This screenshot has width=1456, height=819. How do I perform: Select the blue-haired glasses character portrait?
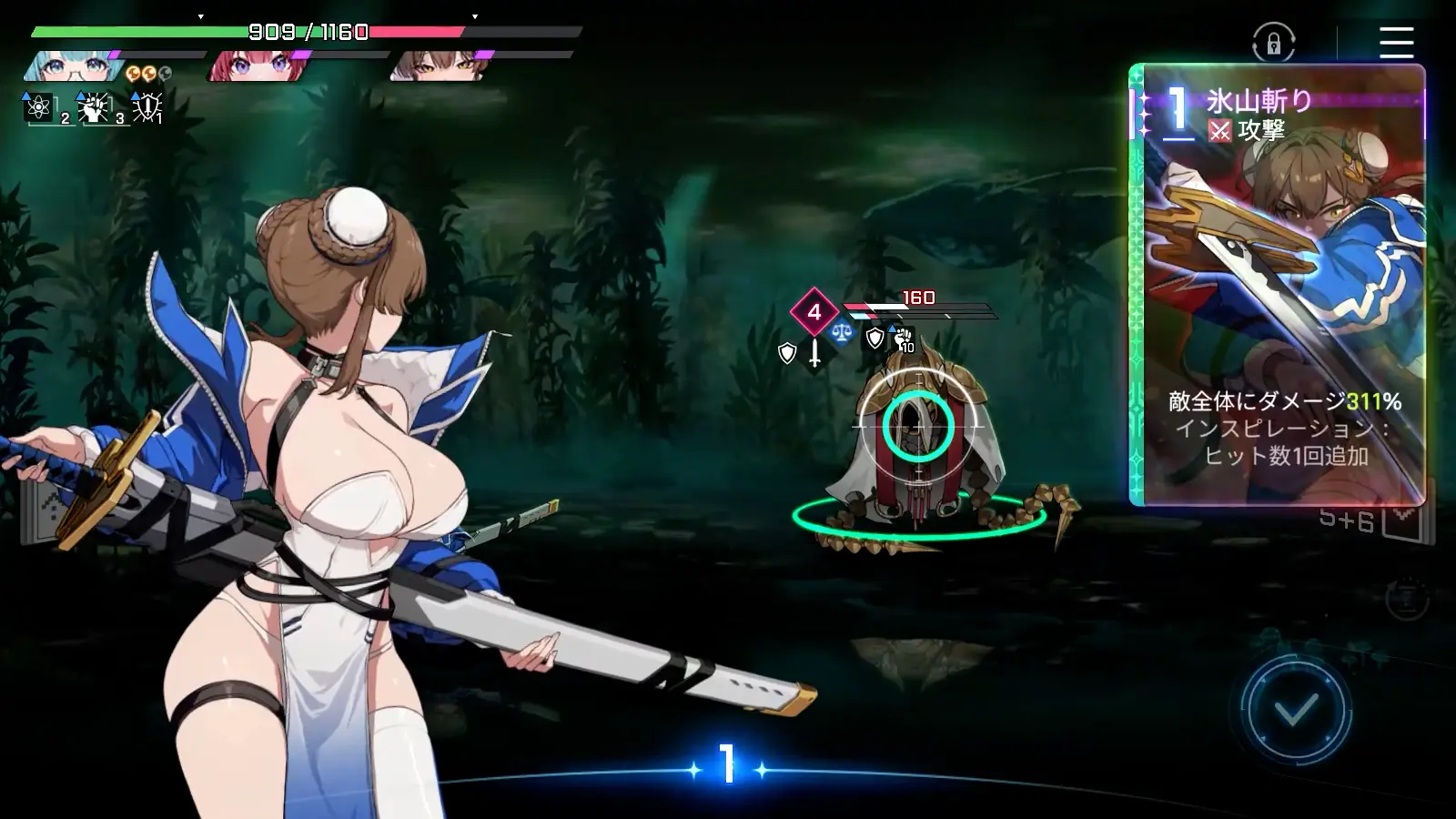tap(73, 66)
